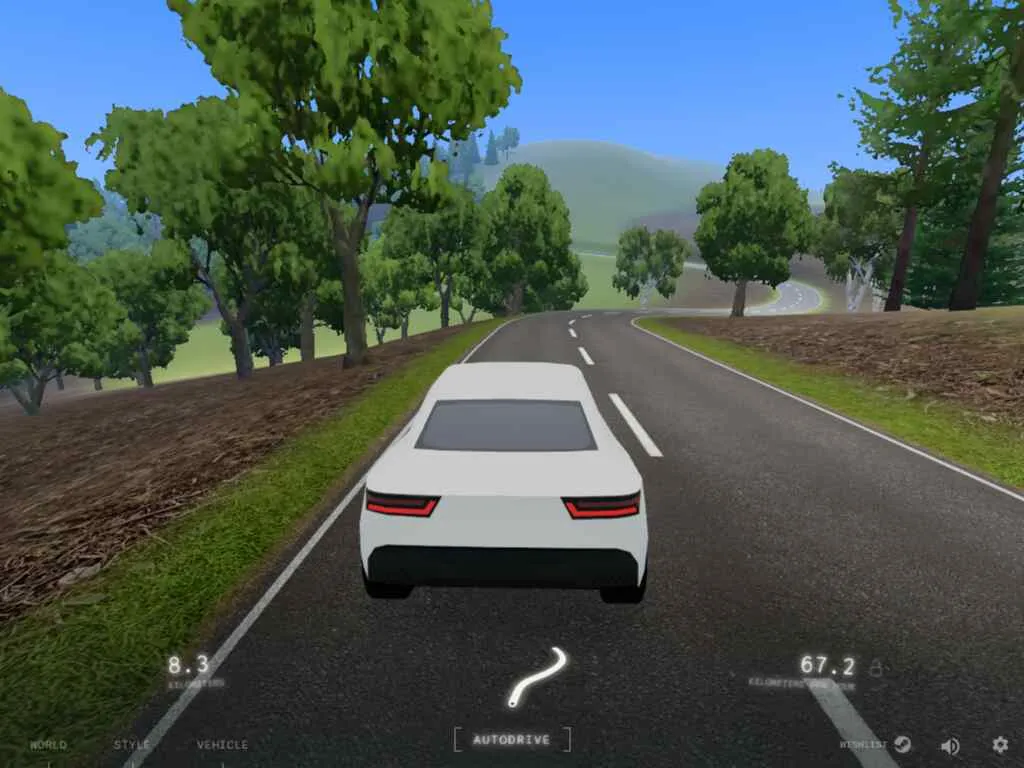The height and width of the screenshot is (768, 1024).
Task: Open the Style options
Action: 132,745
